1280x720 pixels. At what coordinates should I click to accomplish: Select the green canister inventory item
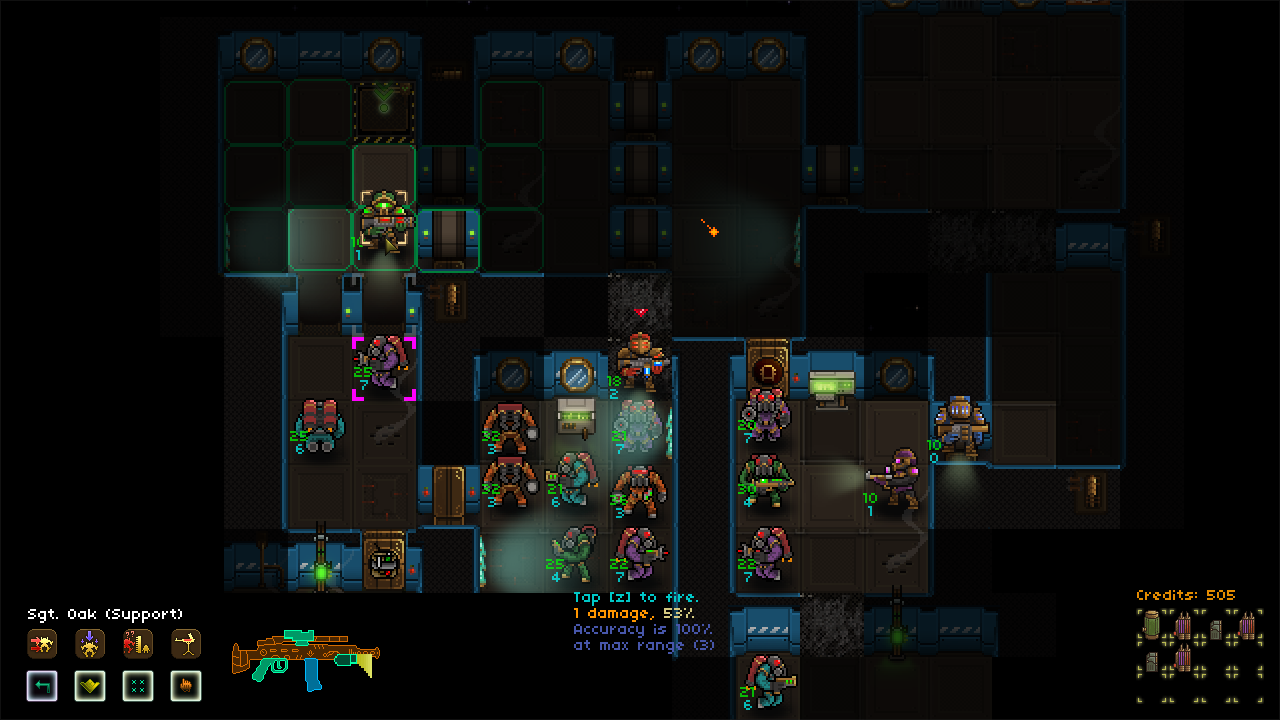1154,626
